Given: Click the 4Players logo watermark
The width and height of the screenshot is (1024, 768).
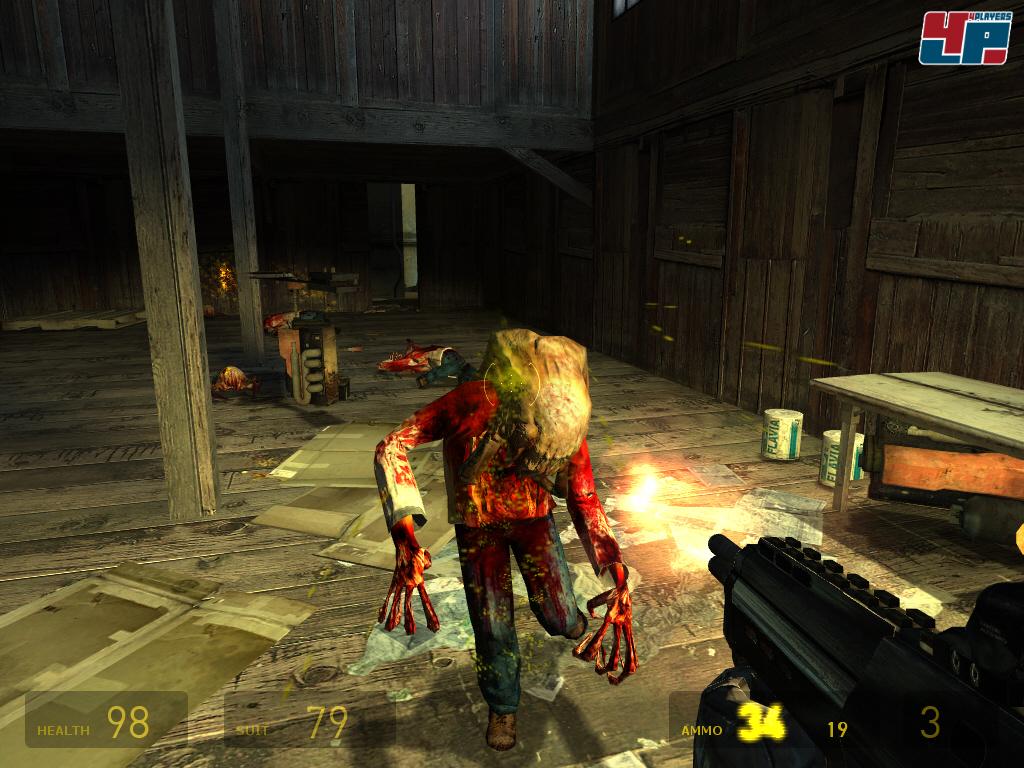Looking at the screenshot, I should (x=964, y=38).
